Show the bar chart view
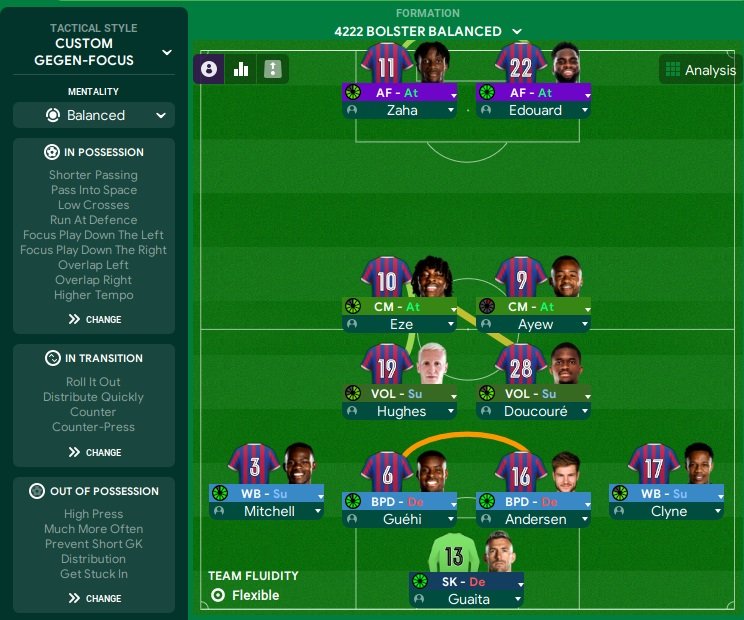The image size is (744, 620). point(241,69)
